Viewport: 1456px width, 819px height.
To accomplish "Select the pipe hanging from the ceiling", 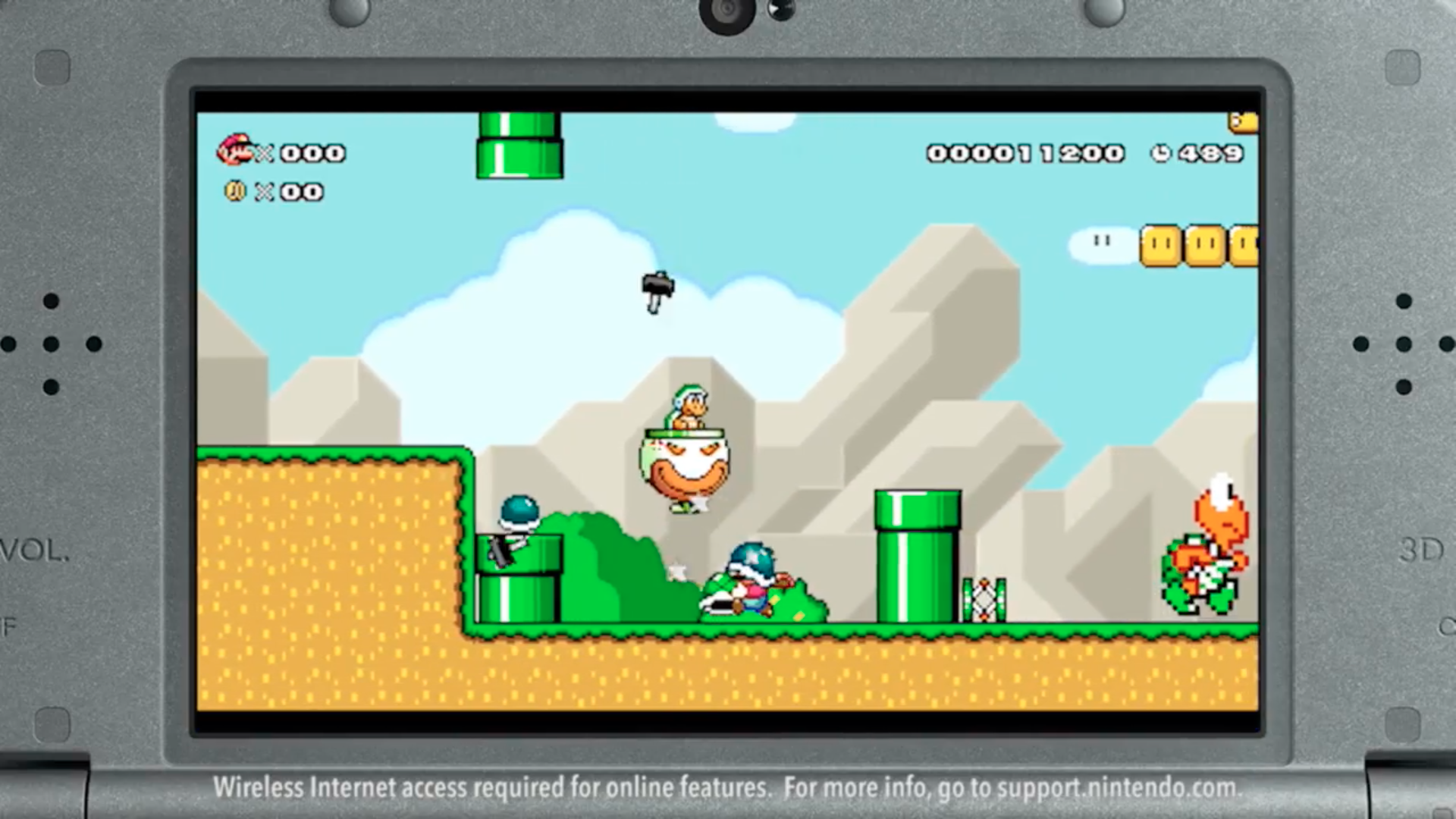I will (x=519, y=144).
